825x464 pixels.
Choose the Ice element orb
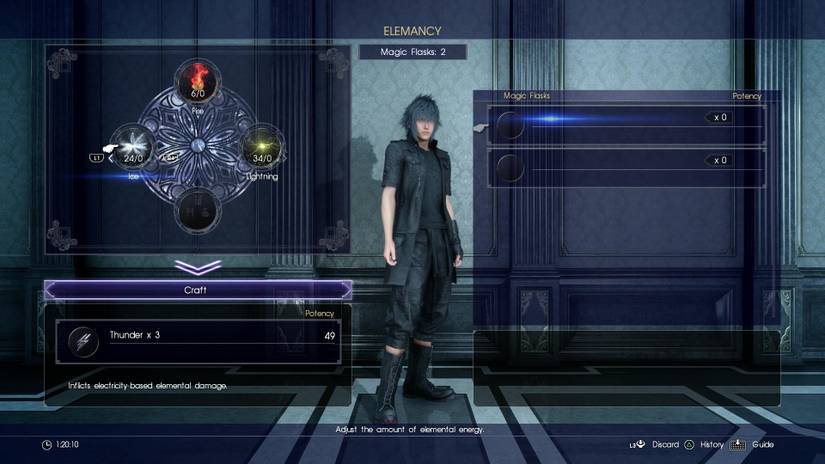click(133, 146)
